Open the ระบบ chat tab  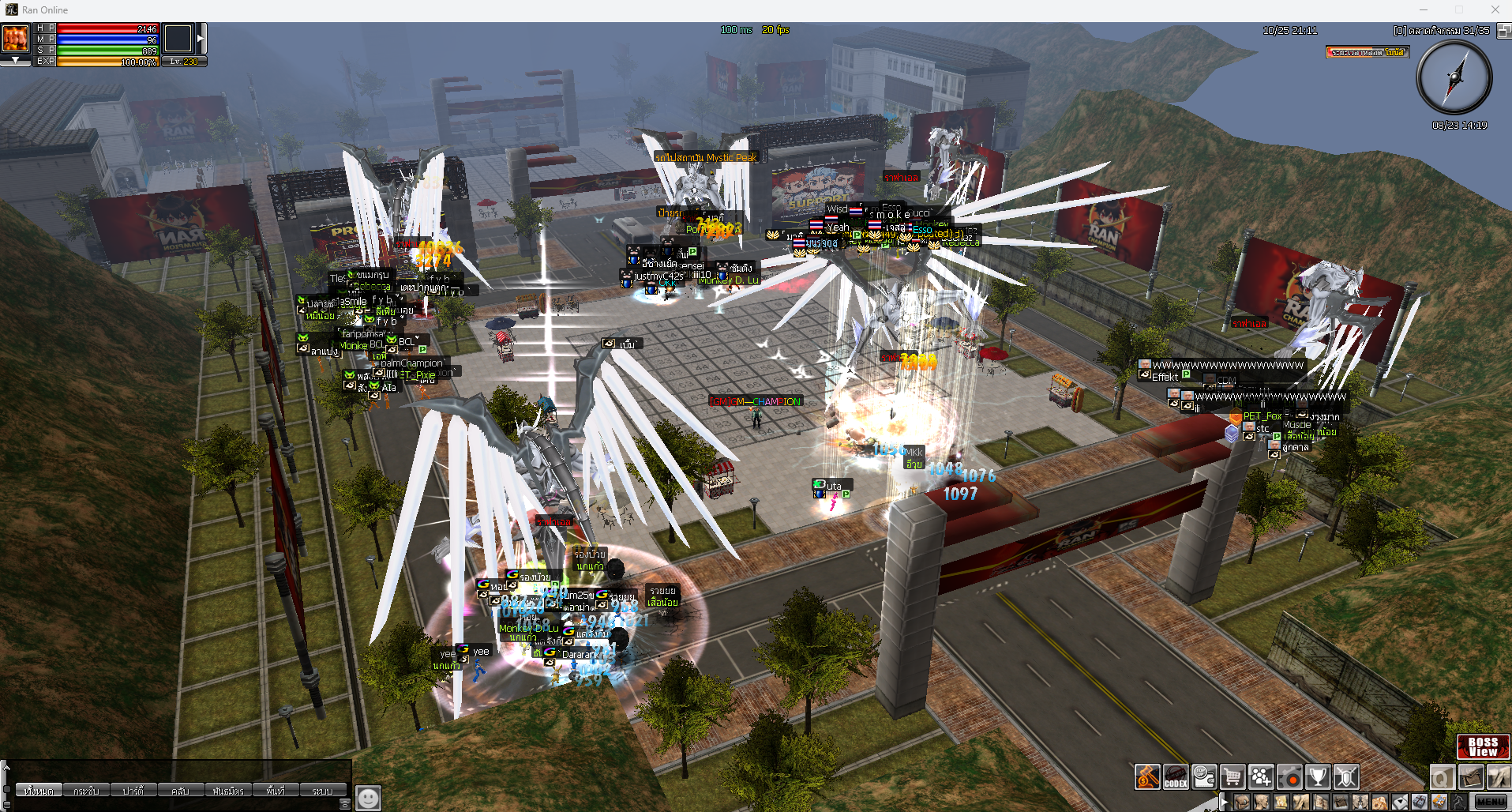pyautogui.click(x=322, y=791)
